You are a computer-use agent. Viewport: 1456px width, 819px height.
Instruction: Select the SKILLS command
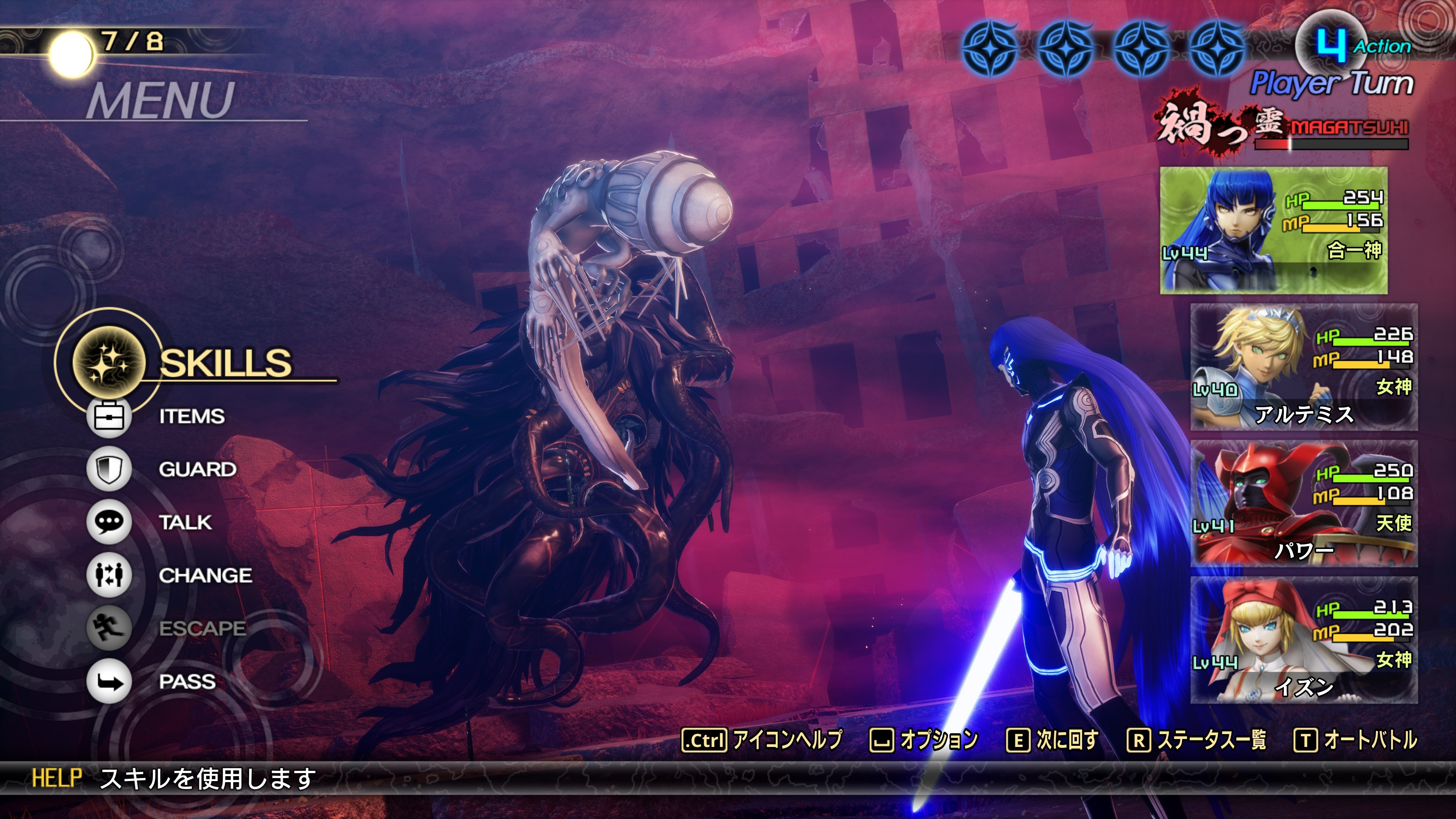(x=224, y=362)
